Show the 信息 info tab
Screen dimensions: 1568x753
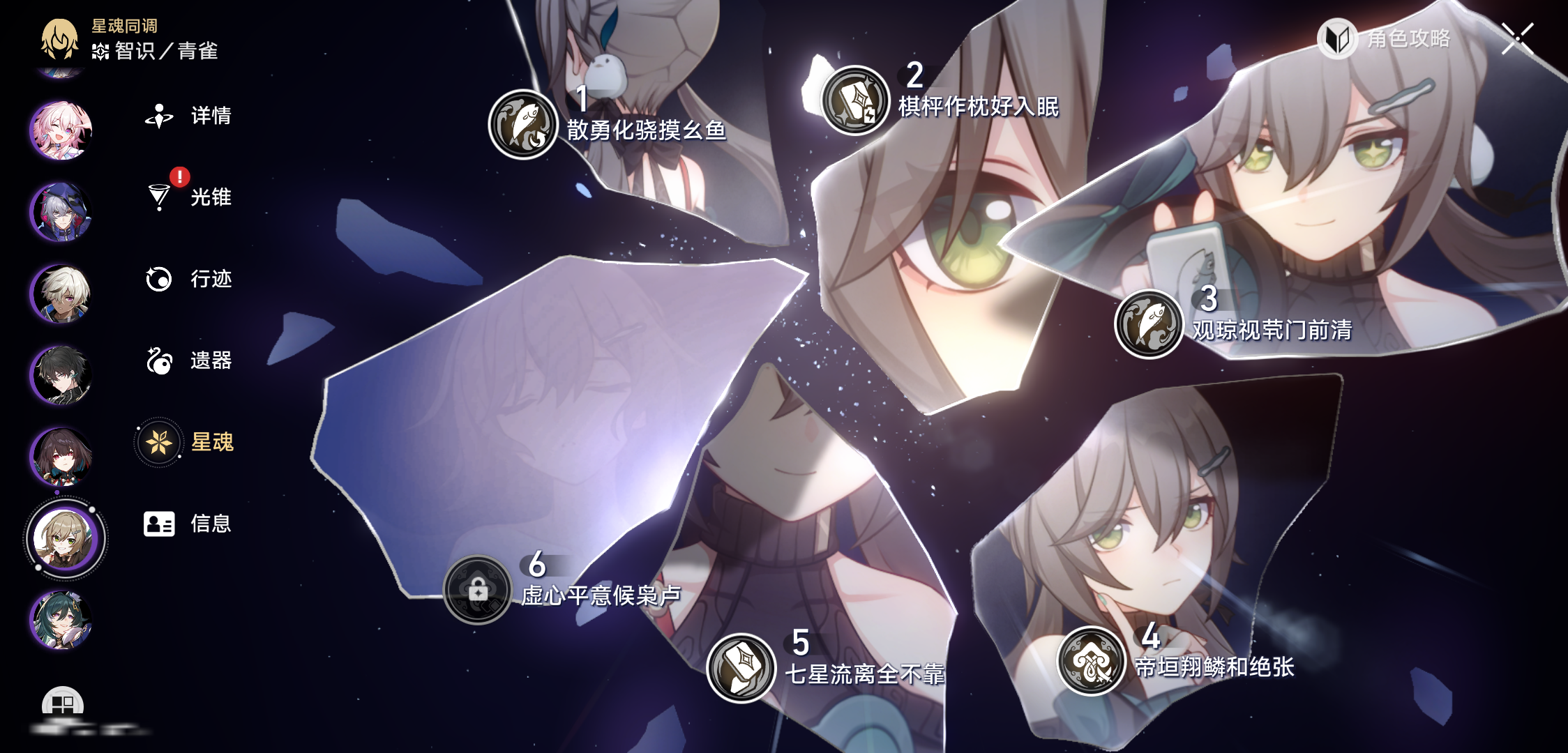point(188,524)
